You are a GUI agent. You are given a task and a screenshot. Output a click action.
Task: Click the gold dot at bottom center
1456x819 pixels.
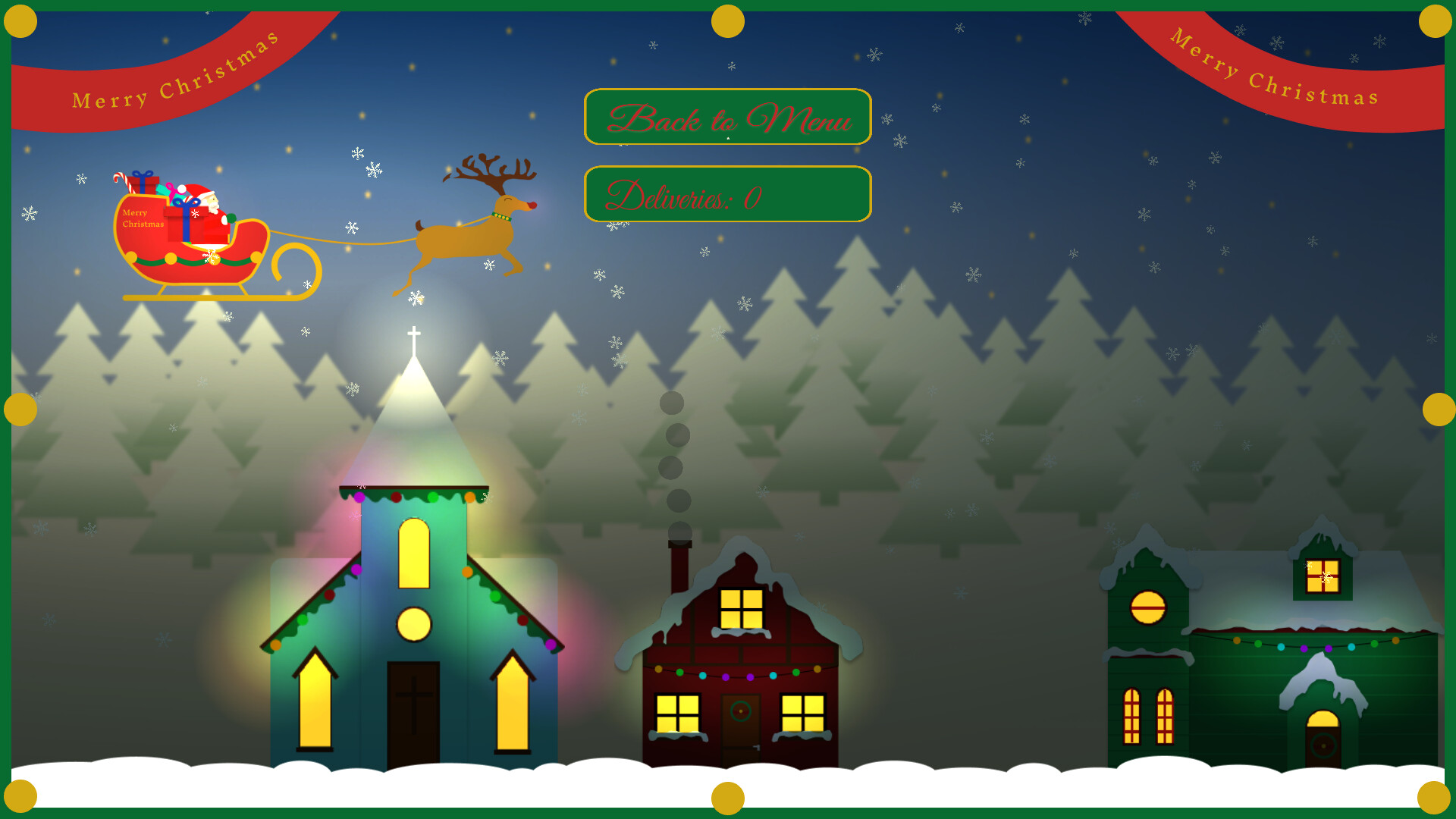pyautogui.click(x=728, y=800)
